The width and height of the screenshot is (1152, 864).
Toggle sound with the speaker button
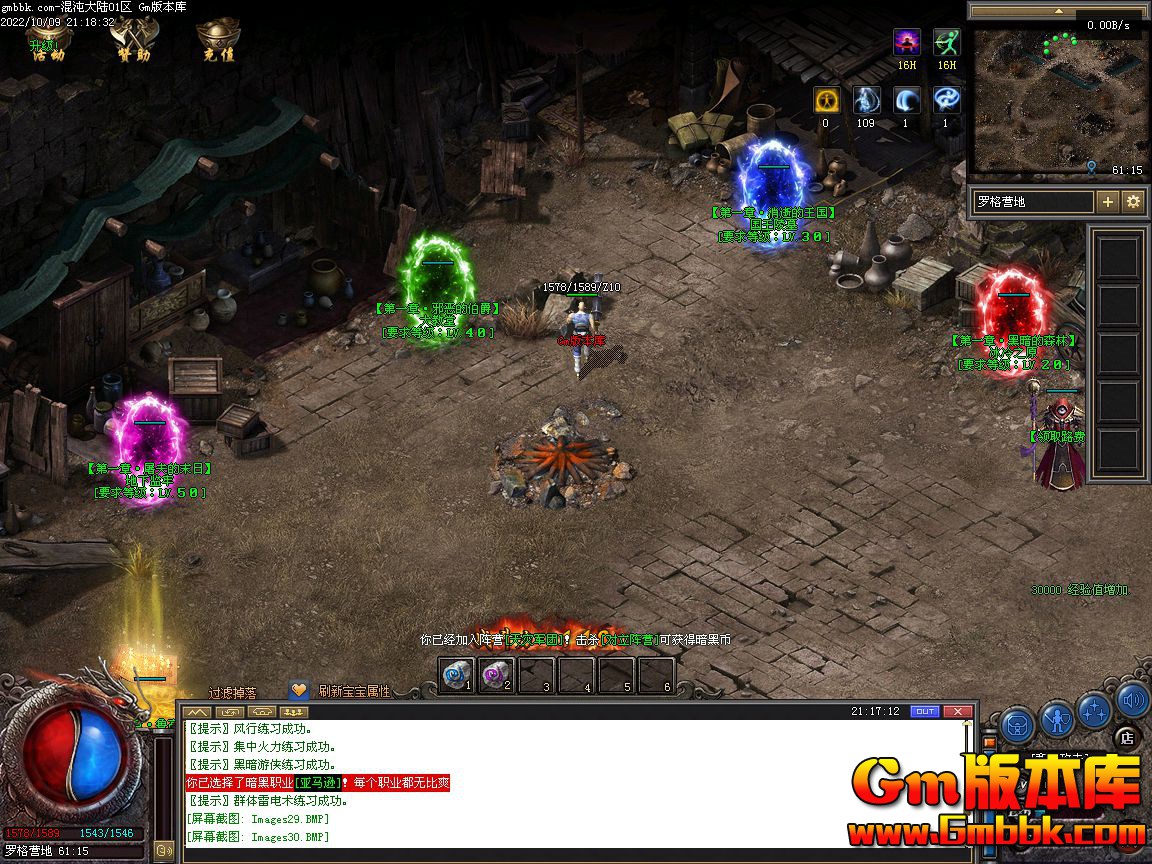1132,700
